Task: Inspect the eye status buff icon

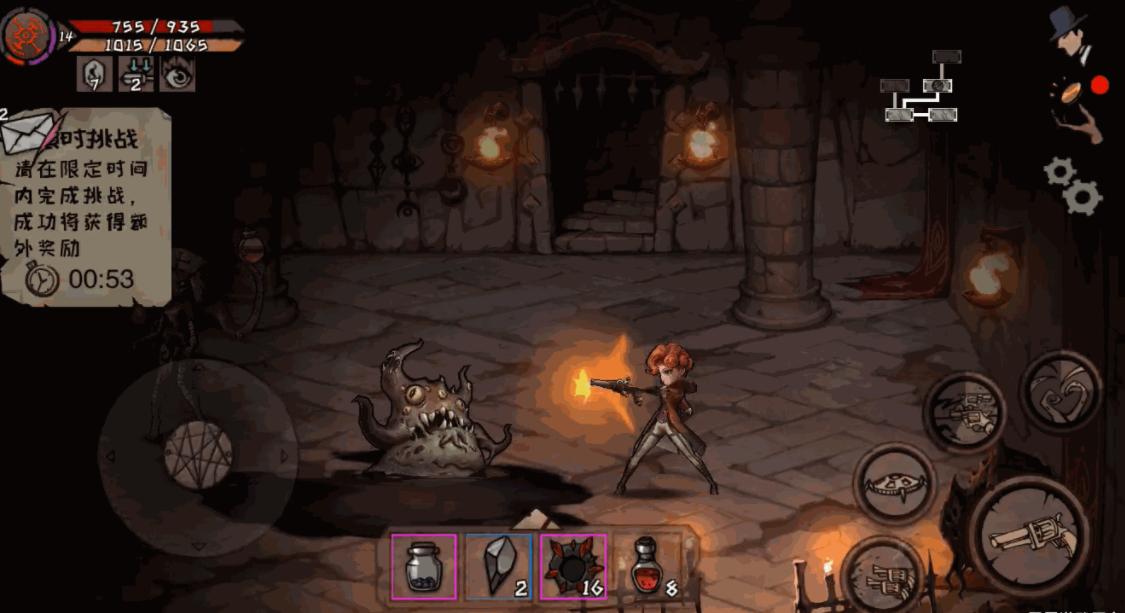Action: point(177,75)
